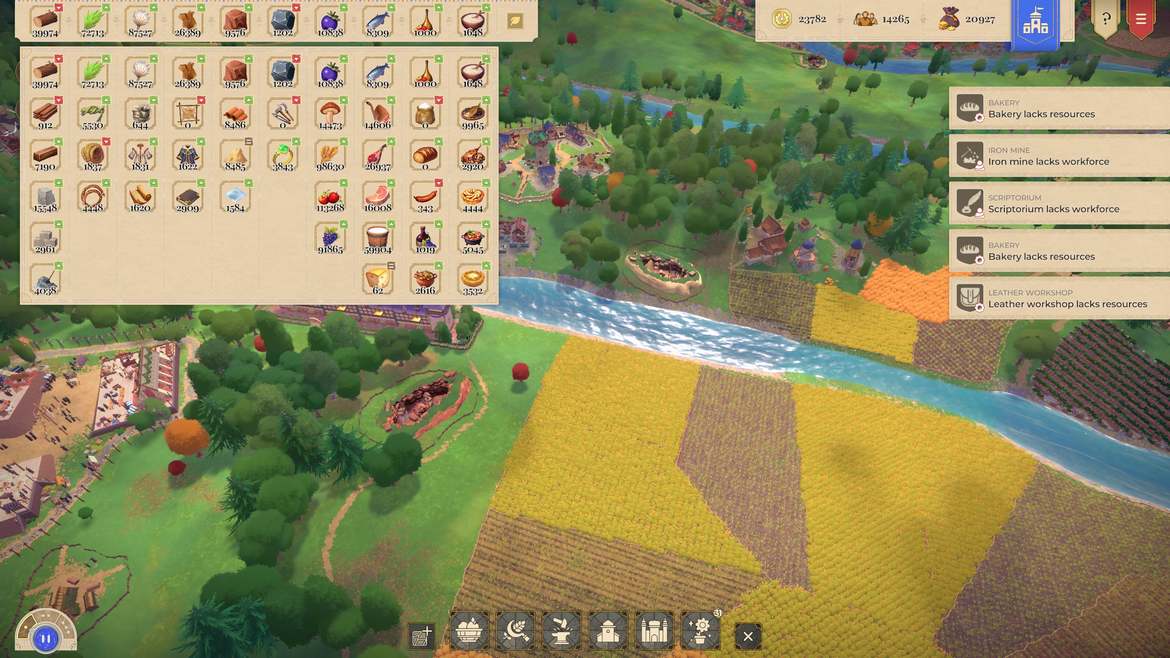Open the food basket build category
Viewport: 1170px width, 658px height.
(x=468, y=632)
